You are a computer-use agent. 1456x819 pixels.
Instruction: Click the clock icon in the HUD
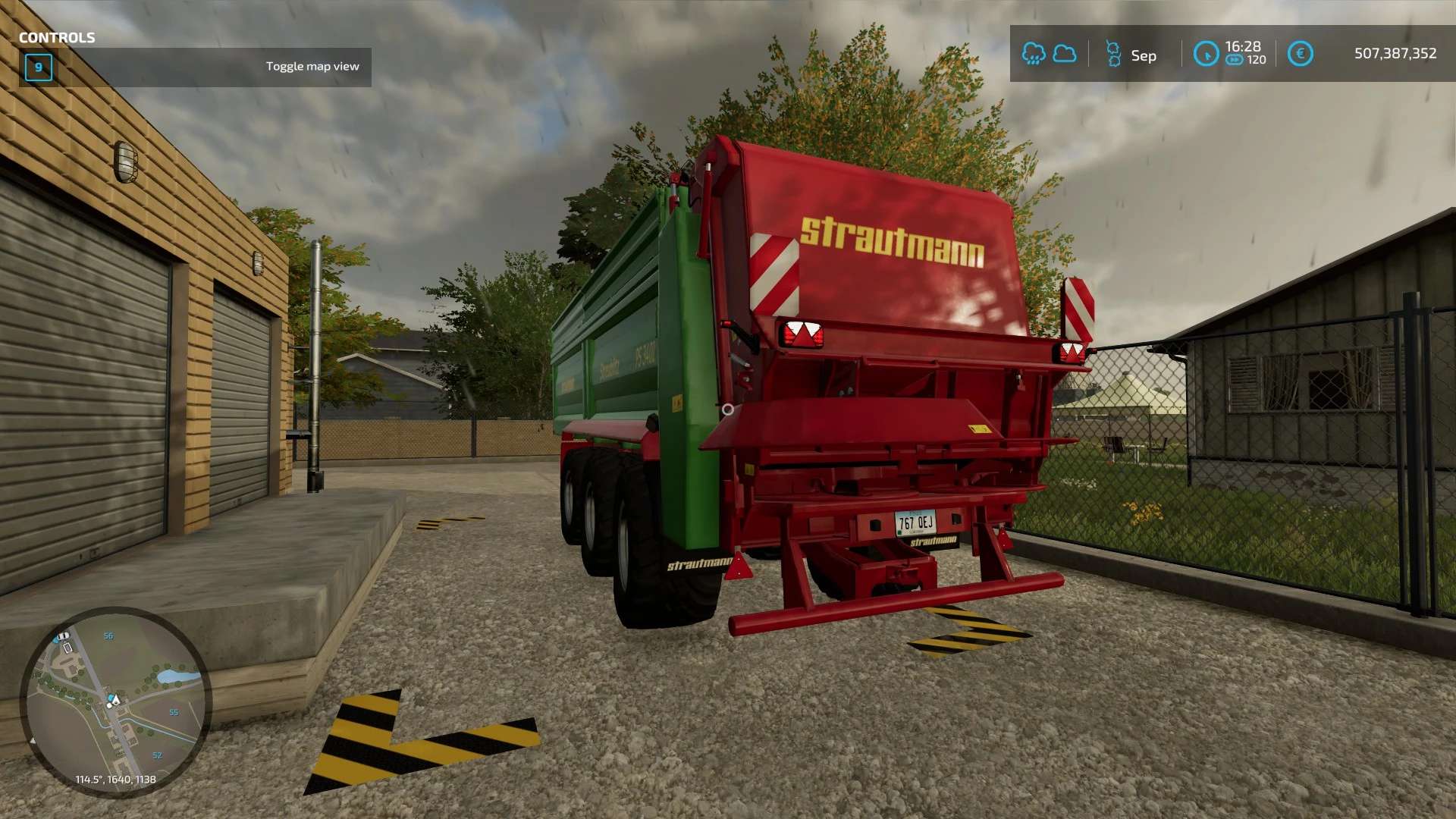pos(1206,54)
